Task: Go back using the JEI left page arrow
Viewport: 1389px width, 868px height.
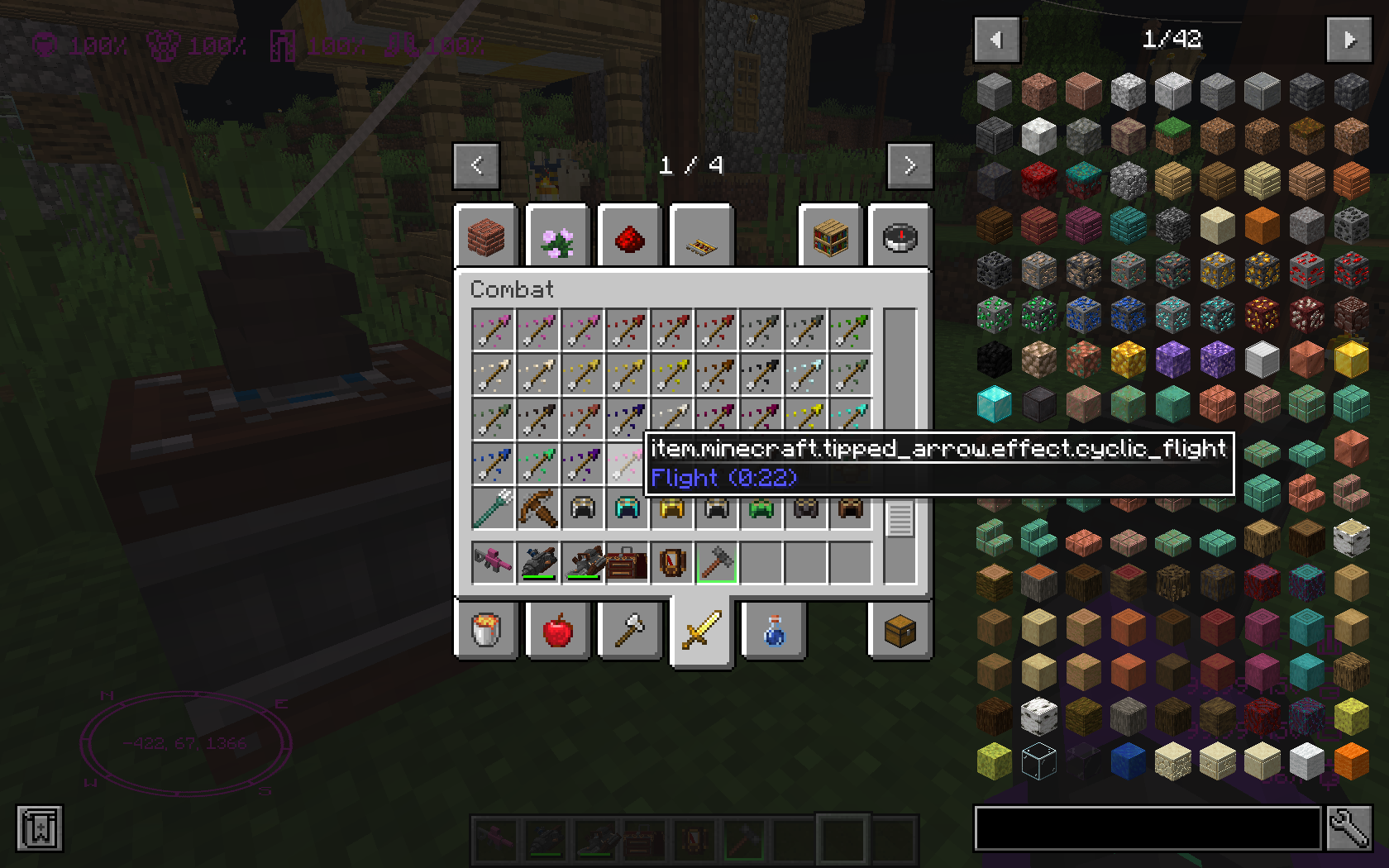Action: (997, 40)
